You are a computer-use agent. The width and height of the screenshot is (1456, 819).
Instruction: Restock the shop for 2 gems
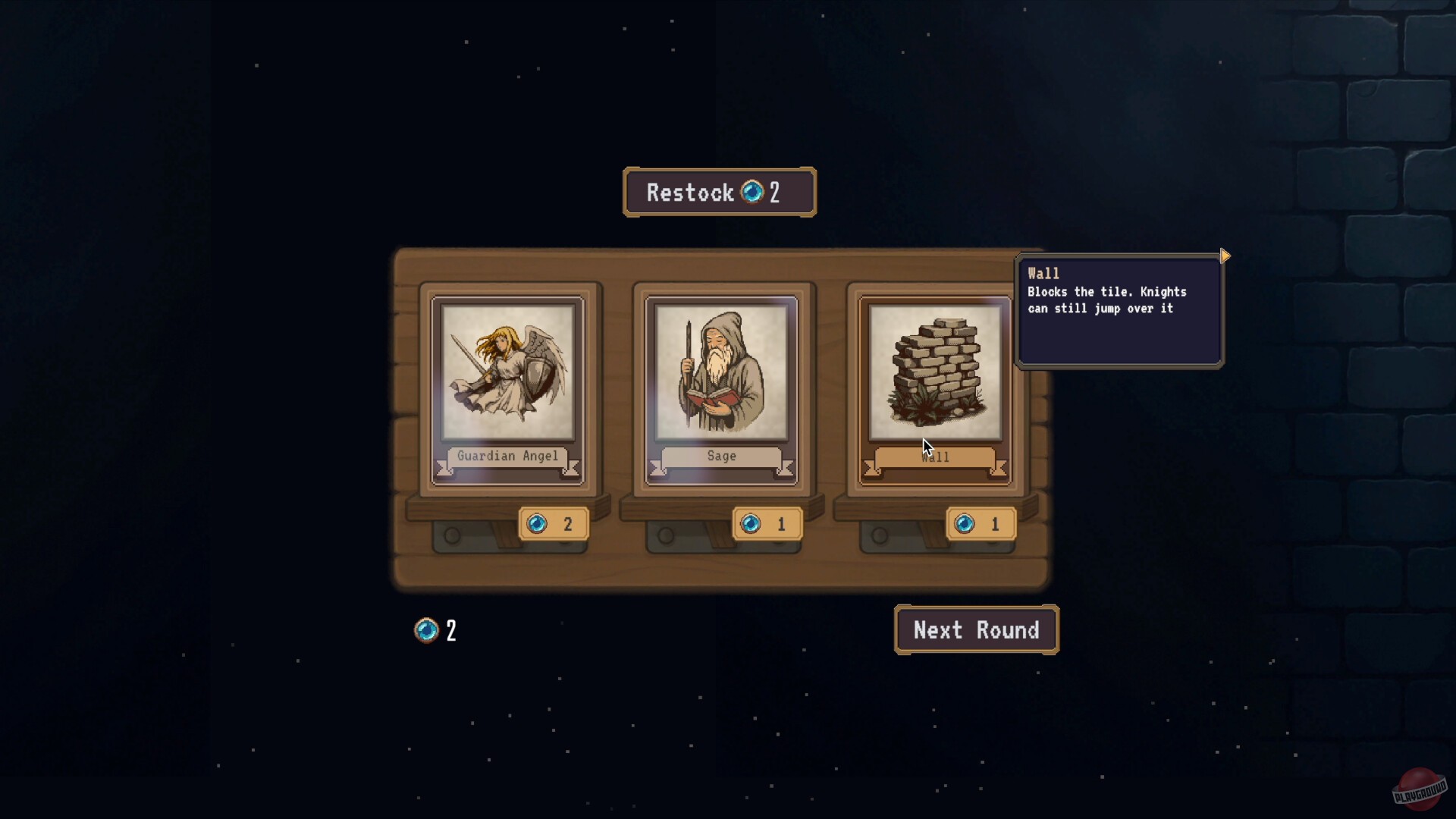pos(719,193)
